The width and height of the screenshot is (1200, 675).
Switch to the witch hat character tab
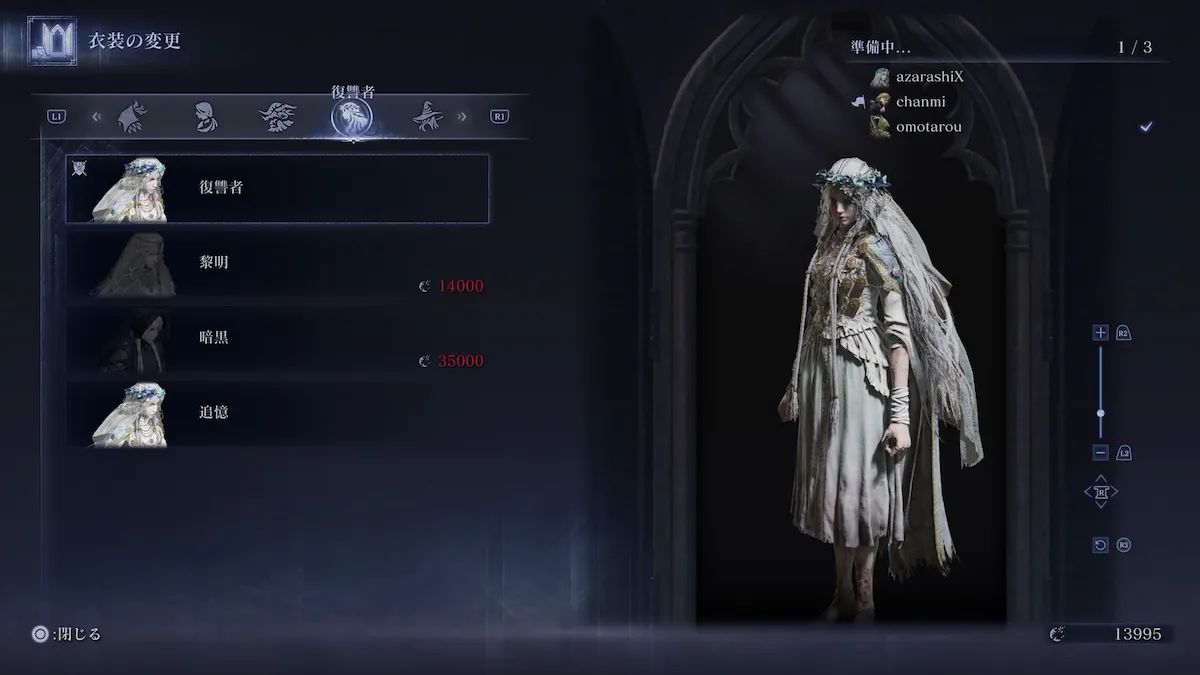pyautogui.click(x=428, y=117)
